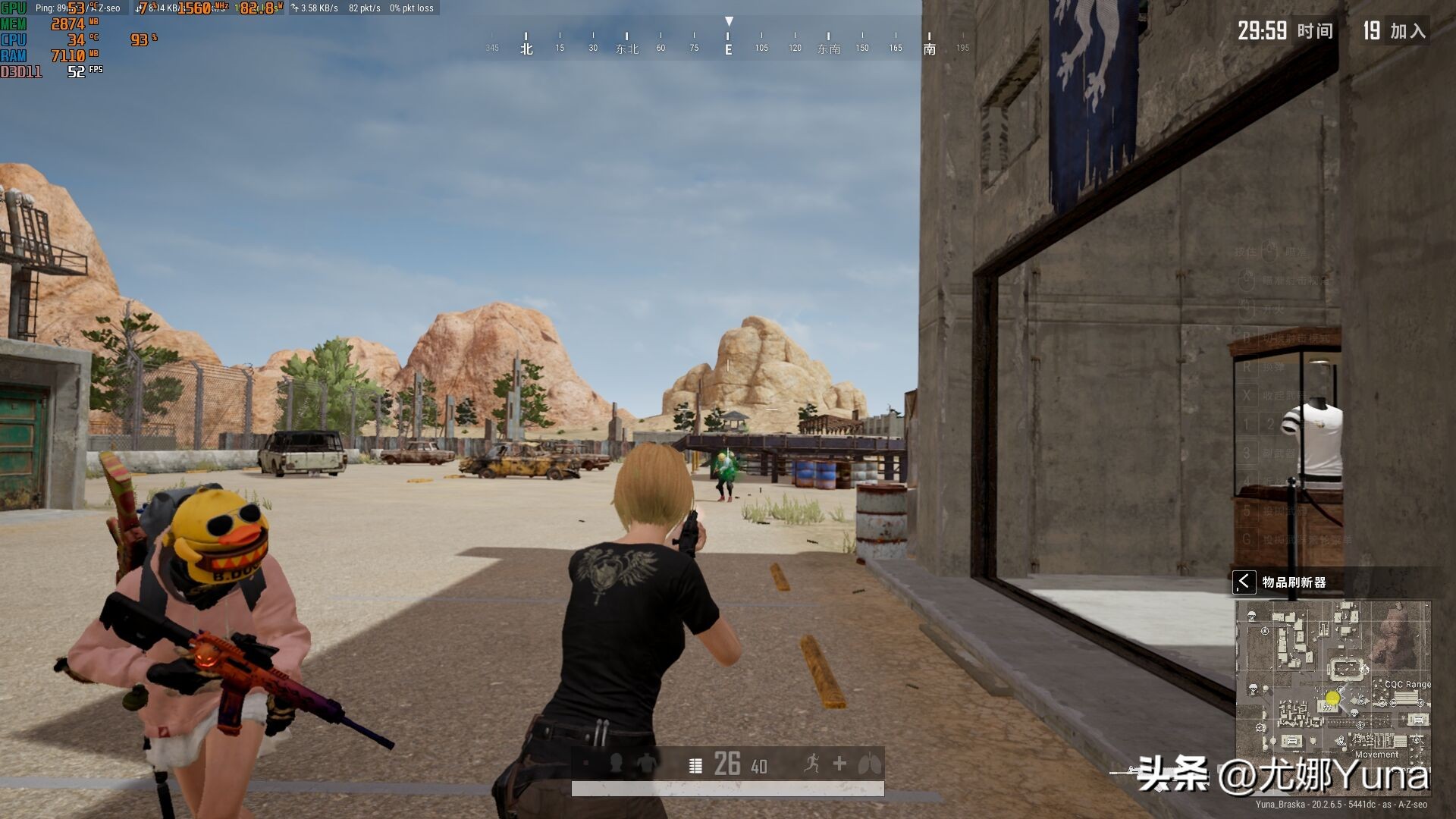Click the Movement zone label on minimap
This screenshot has width=1456, height=819.
(1376, 755)
